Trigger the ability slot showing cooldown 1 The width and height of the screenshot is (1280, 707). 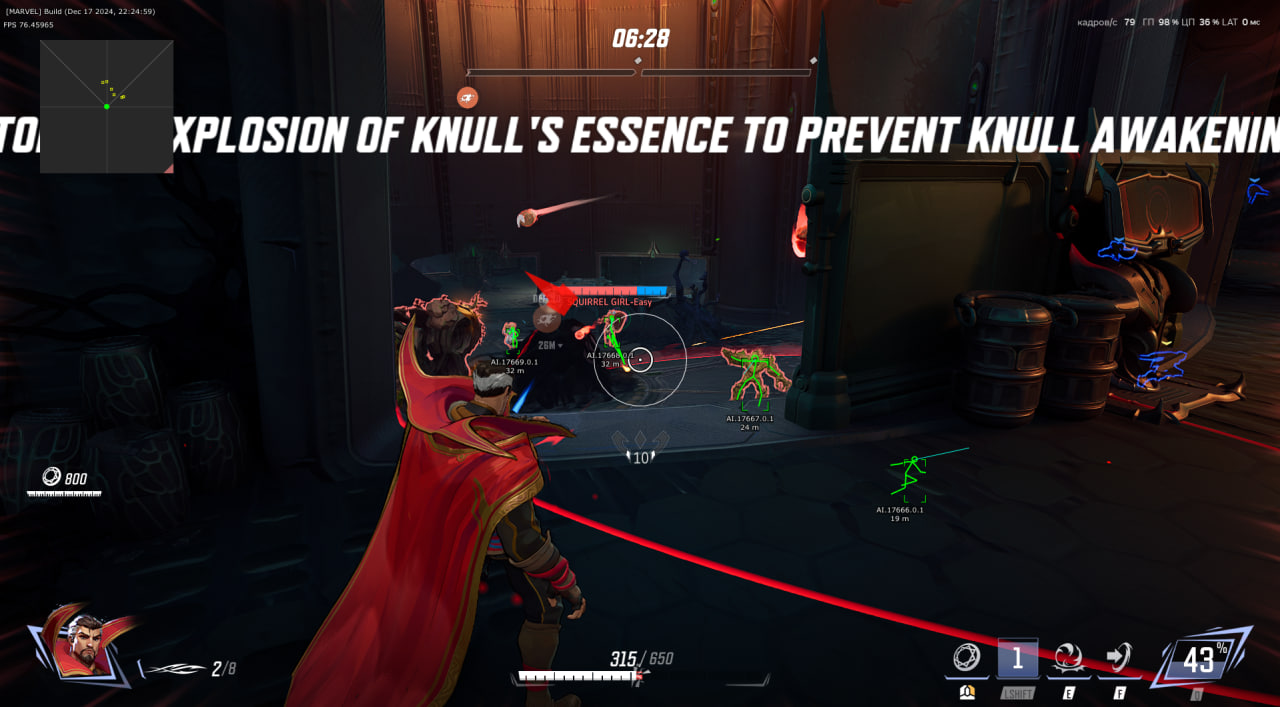click(x=1017, y=658)
